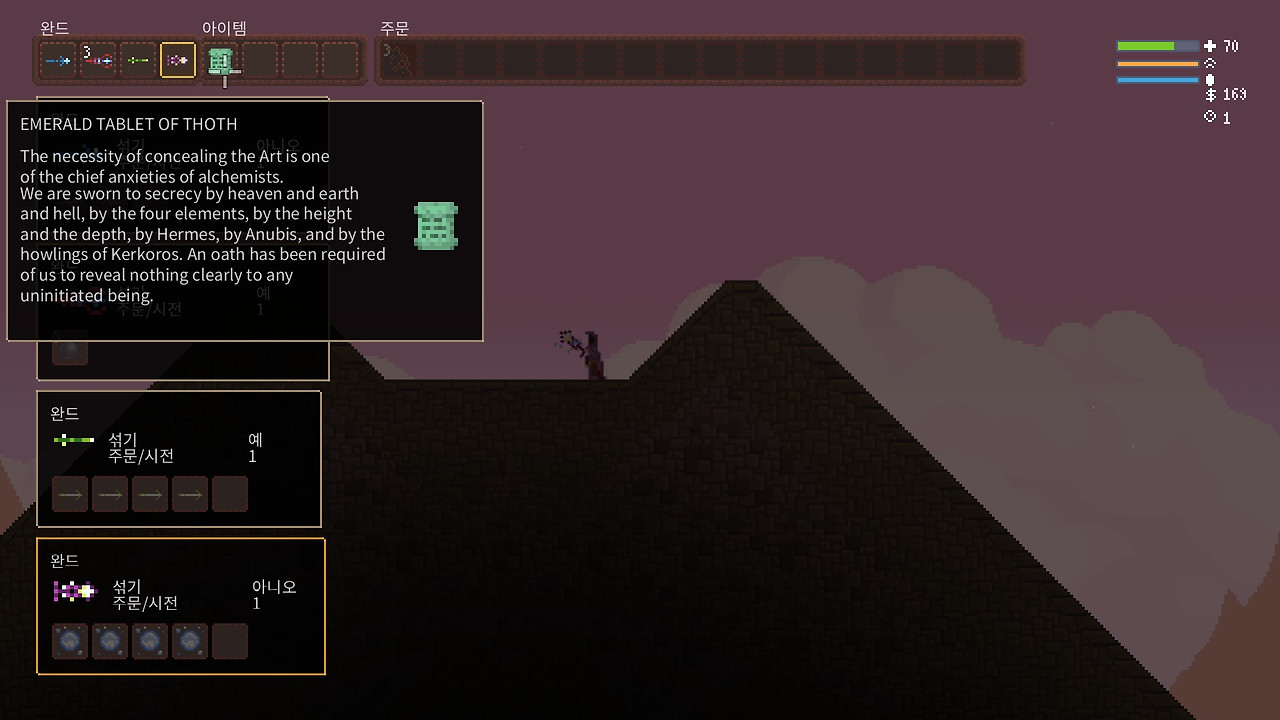Select the Emerald Tablet in the item slots
This screenshot has width=1280, height=720.
tap(221, 61)
